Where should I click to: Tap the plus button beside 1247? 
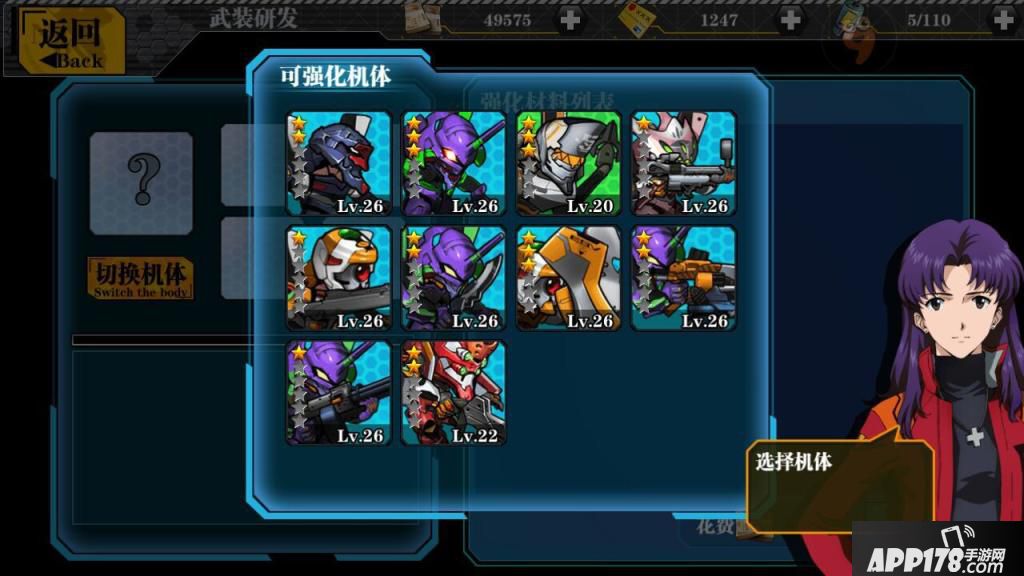[790, 19]
